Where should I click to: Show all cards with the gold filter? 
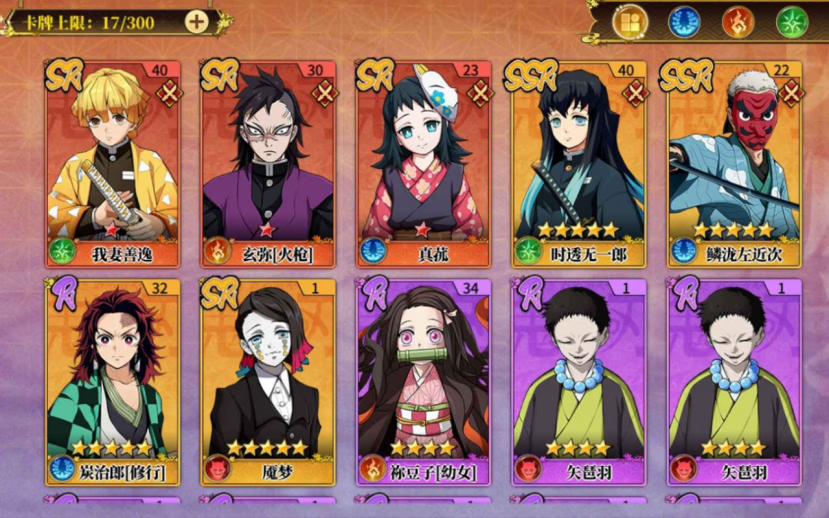point(630,22)
